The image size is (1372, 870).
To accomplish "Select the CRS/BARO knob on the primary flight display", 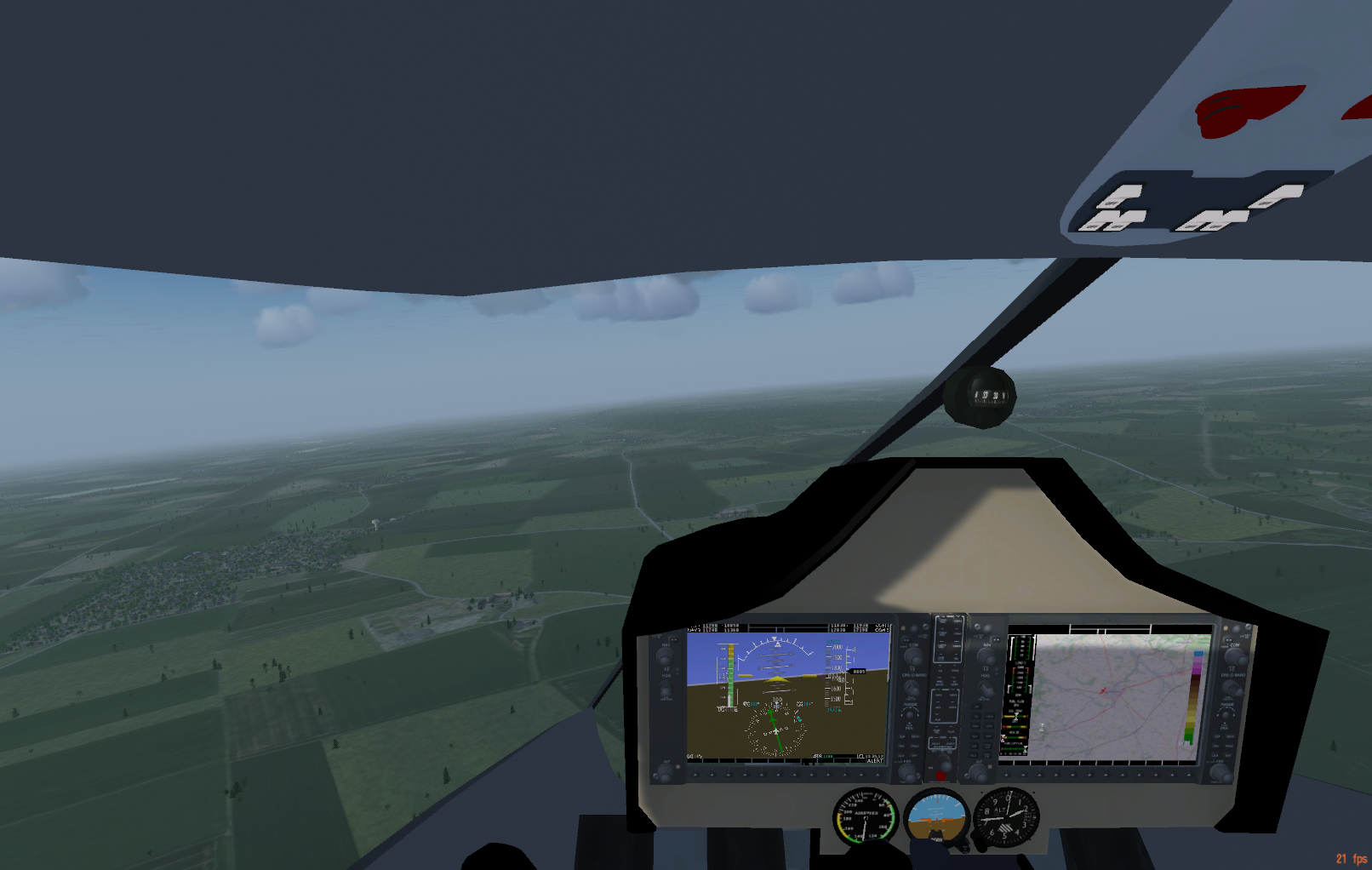I will (912, 689).
